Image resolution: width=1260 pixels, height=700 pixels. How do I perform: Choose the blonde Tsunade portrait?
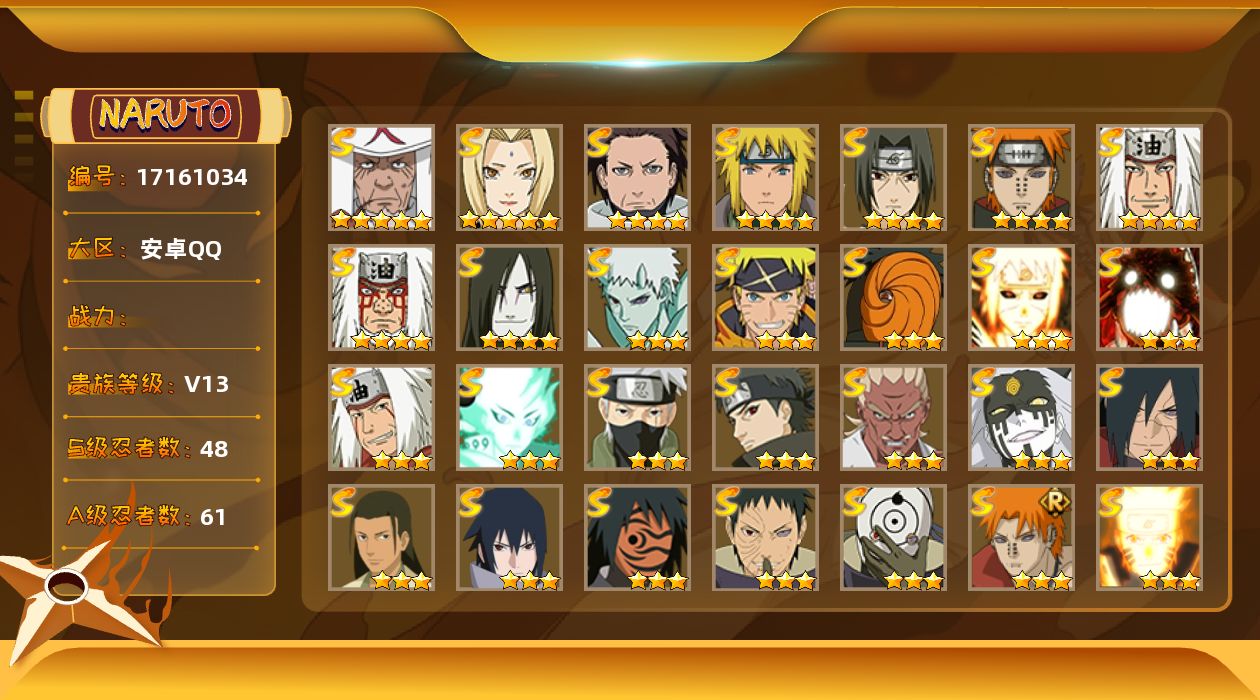pos(509,178)
